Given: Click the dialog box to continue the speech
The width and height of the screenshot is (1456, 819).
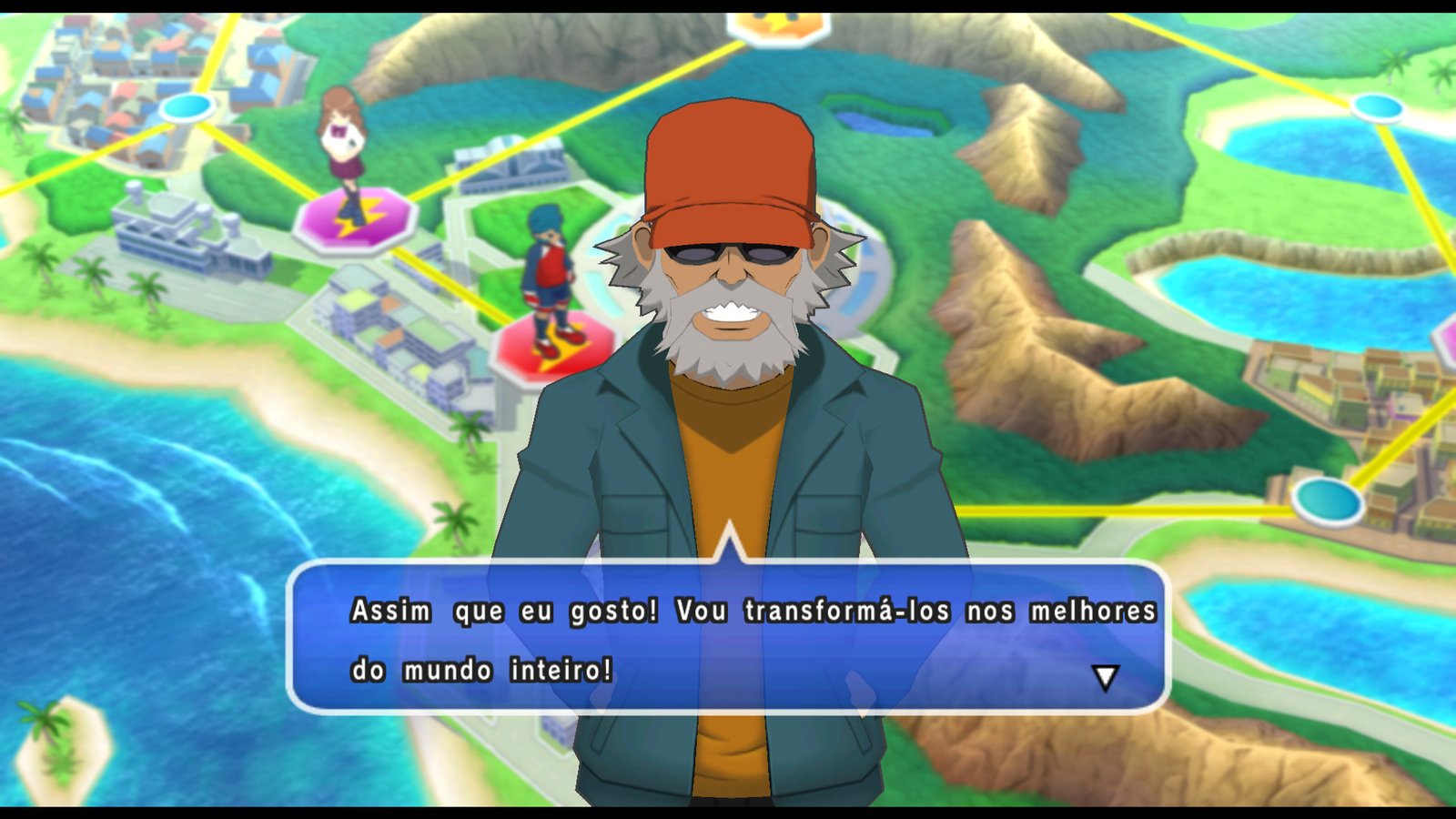Looking at the screenshot, I should click(728, 637).
